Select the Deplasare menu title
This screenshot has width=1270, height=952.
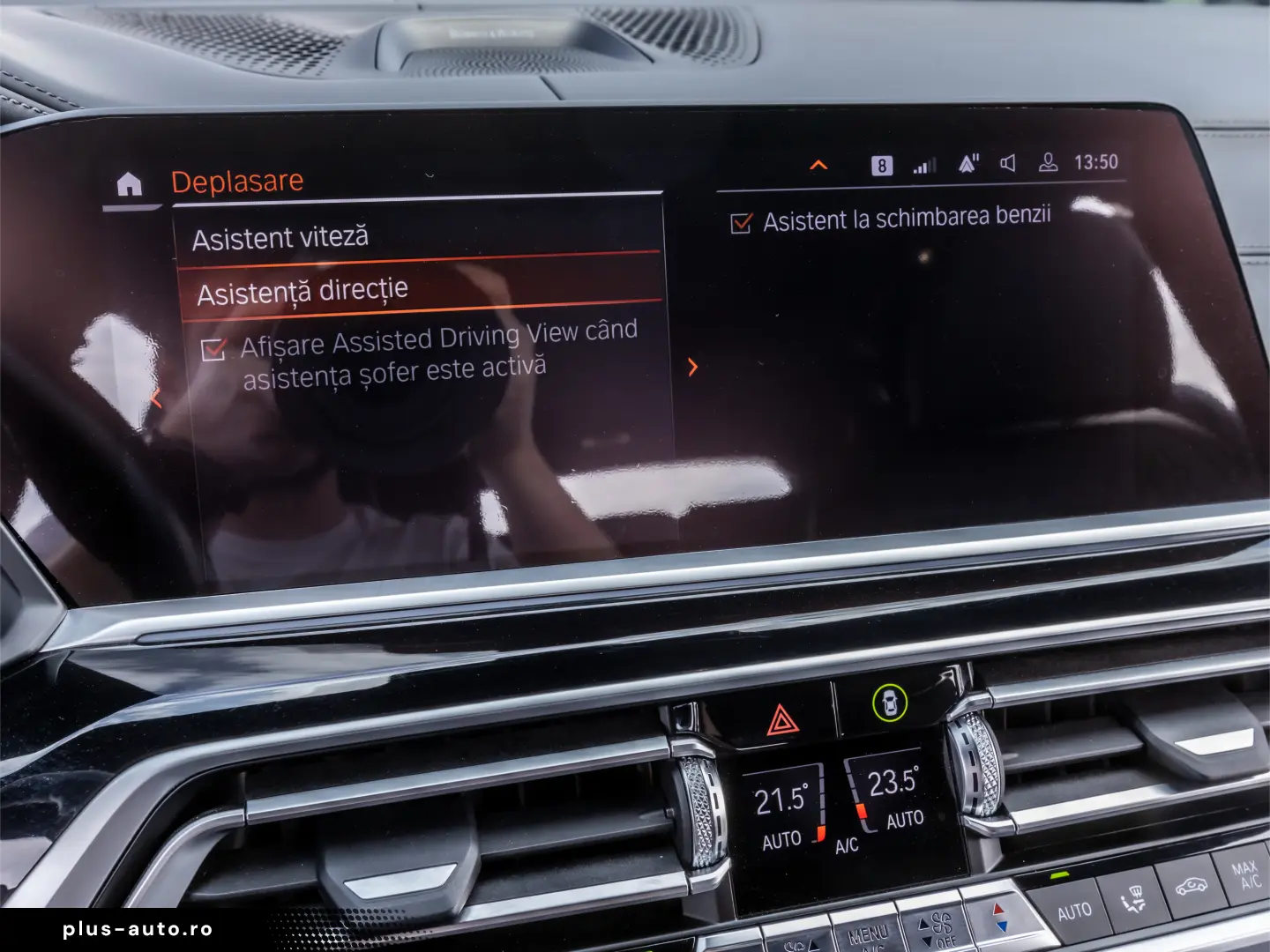237,180
